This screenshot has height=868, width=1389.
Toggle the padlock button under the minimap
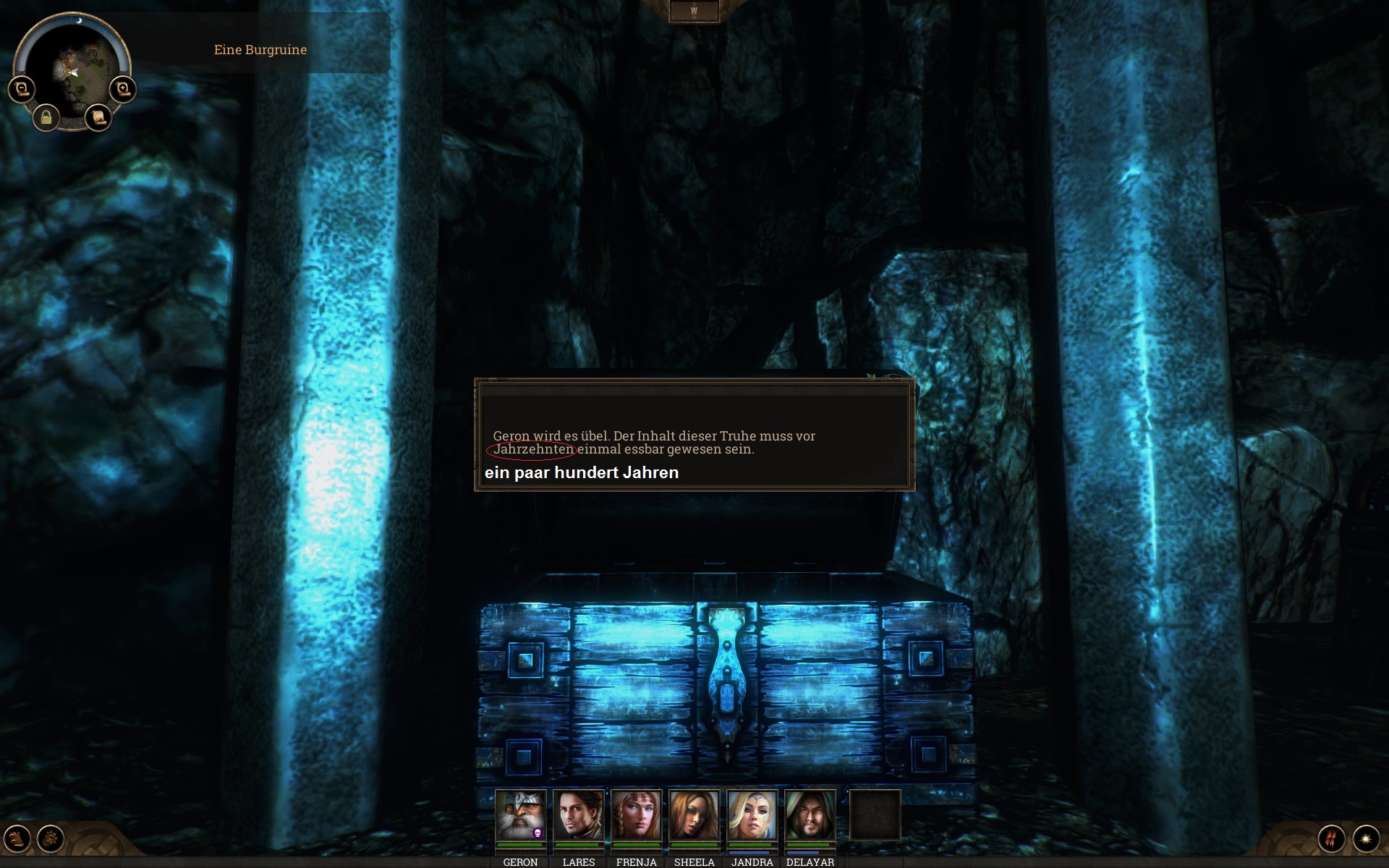coord(46,117)
